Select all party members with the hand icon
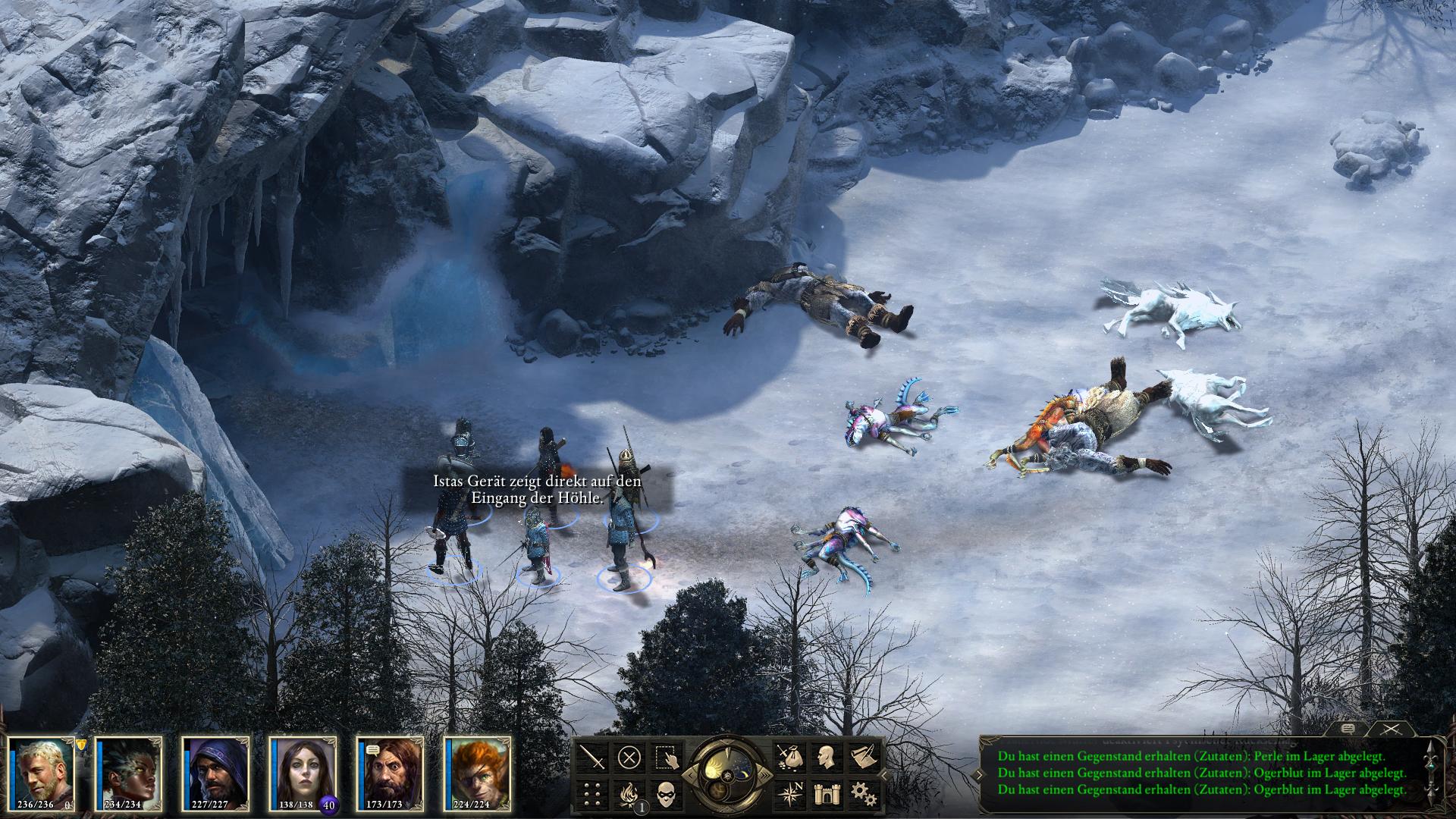 665,757
